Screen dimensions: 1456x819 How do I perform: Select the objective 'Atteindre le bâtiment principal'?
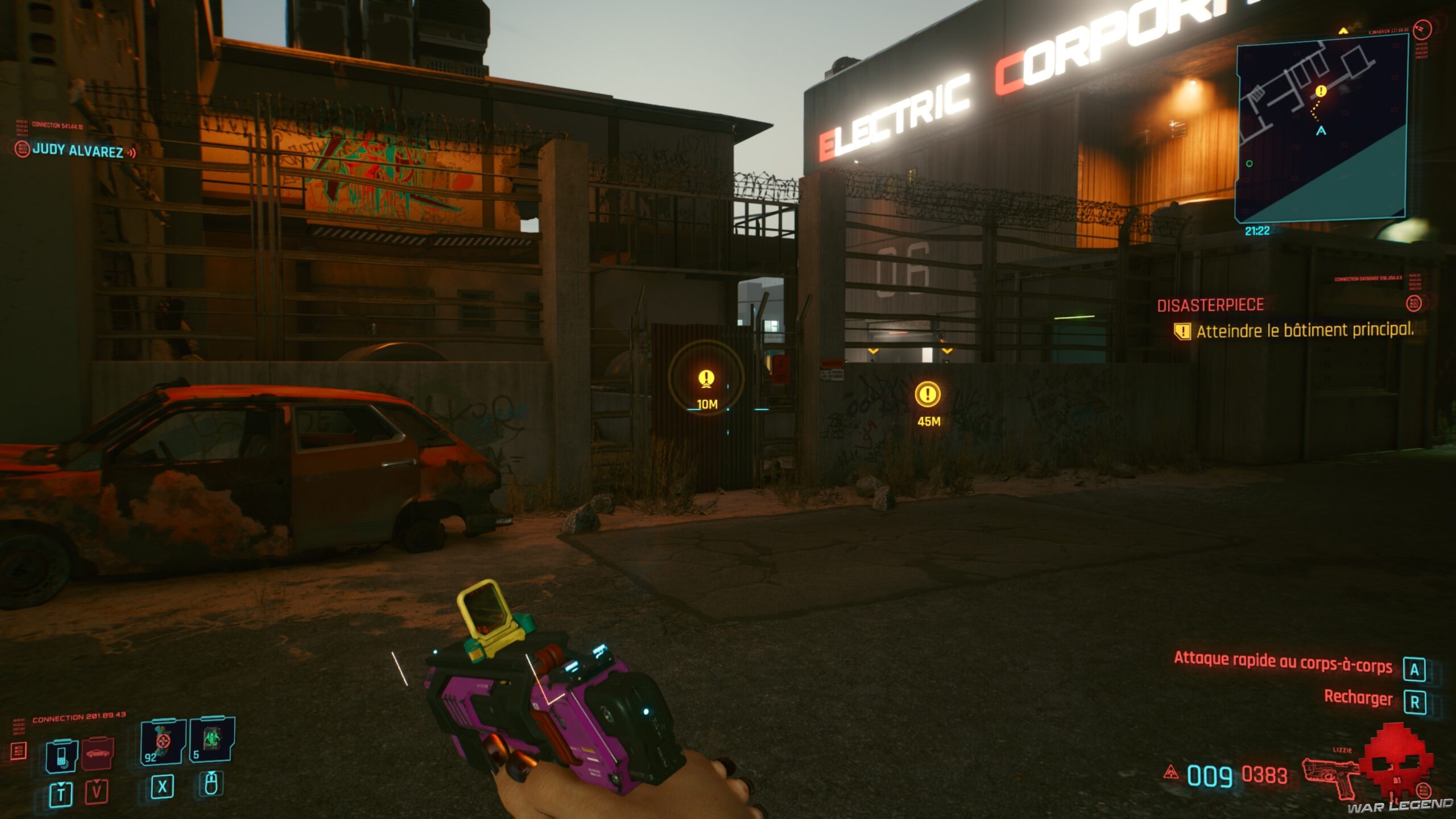pyautogui.click(x=1304, y=330)
